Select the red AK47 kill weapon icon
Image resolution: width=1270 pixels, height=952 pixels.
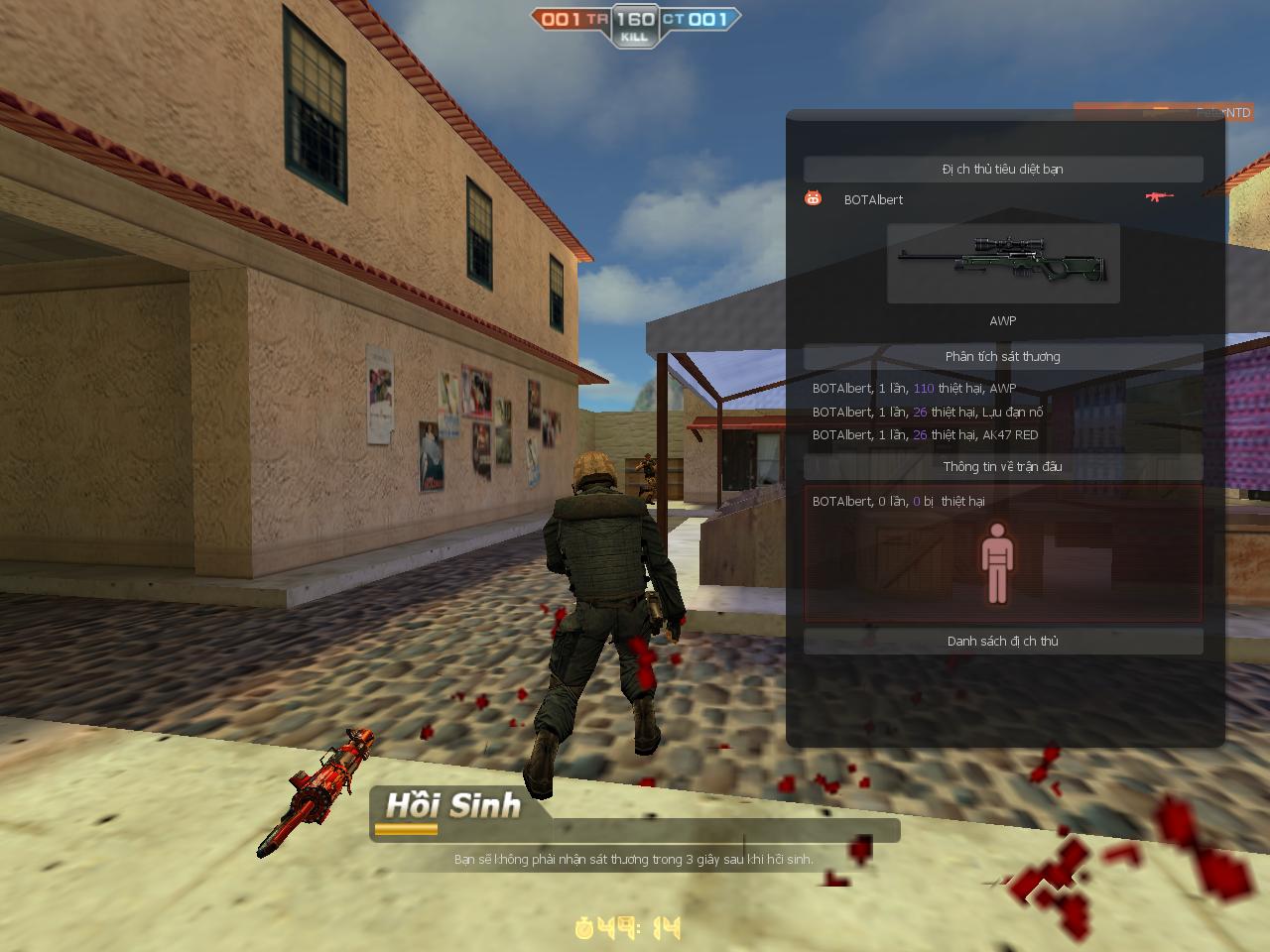coord(1159,197)
